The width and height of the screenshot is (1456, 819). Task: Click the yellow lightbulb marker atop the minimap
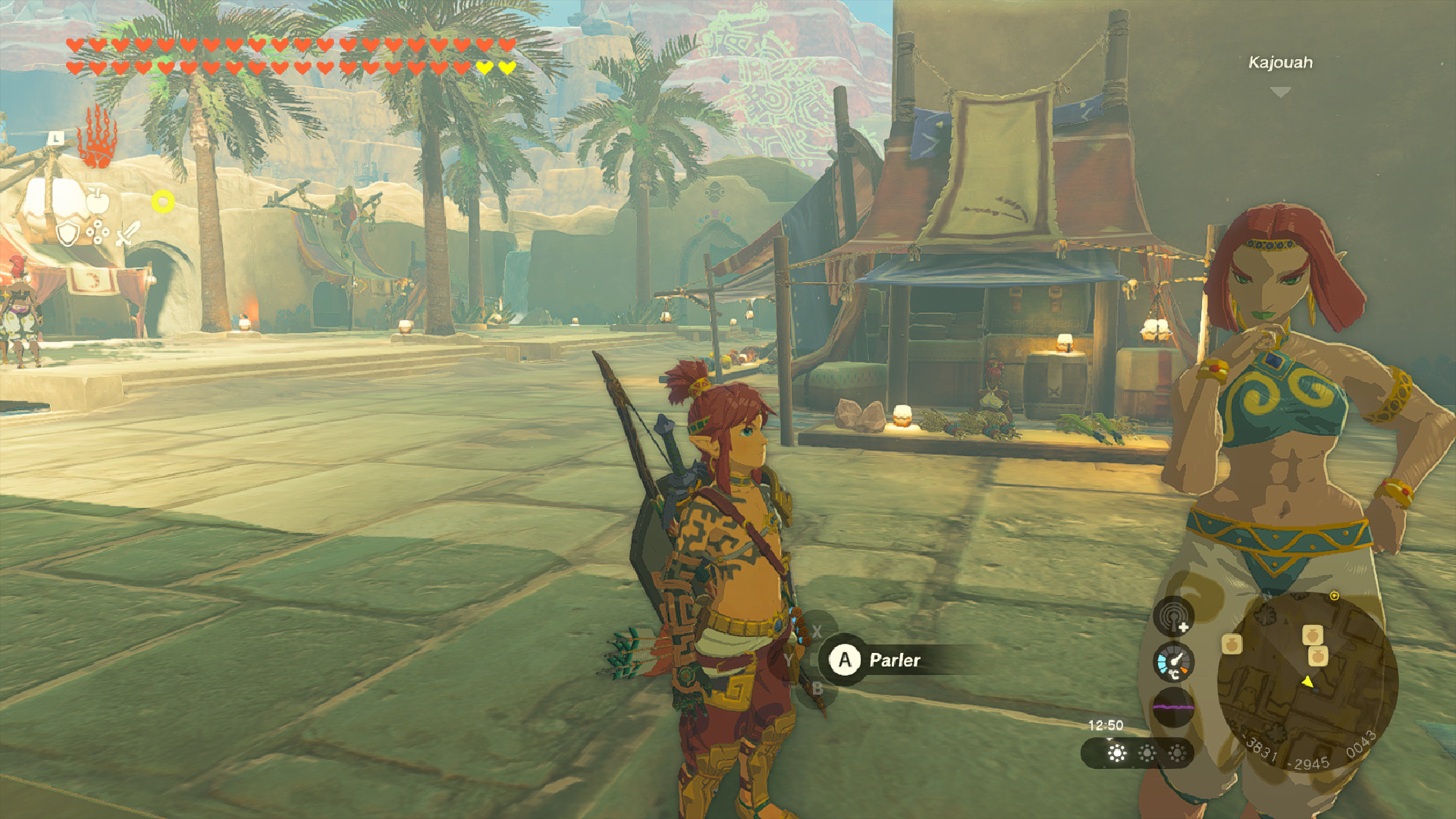pyautogui.click(x=1335, y=596)
